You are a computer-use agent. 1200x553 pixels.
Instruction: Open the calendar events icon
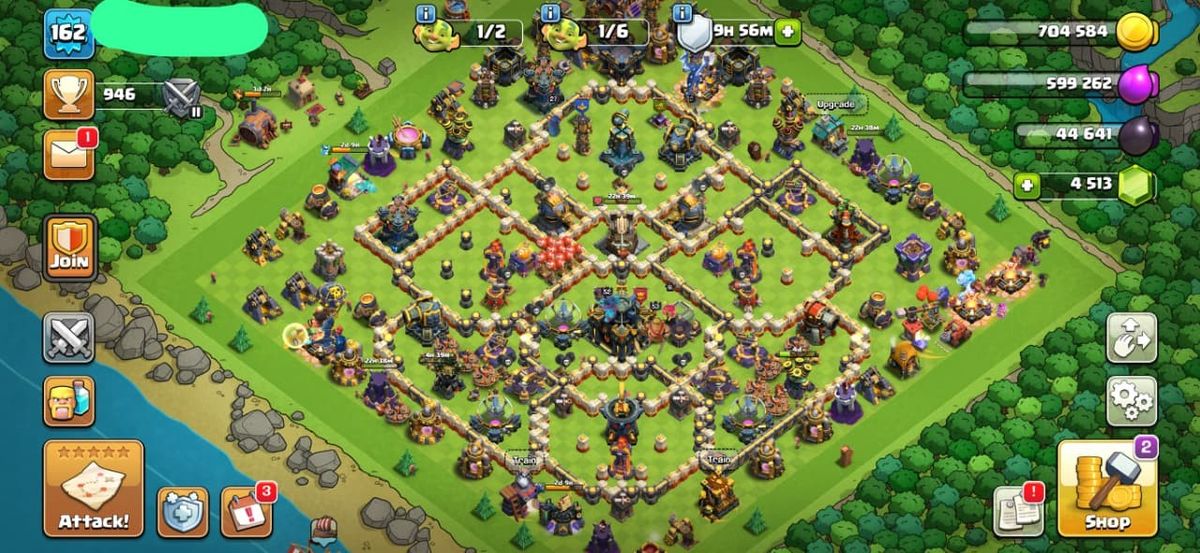tap(245, 512)
